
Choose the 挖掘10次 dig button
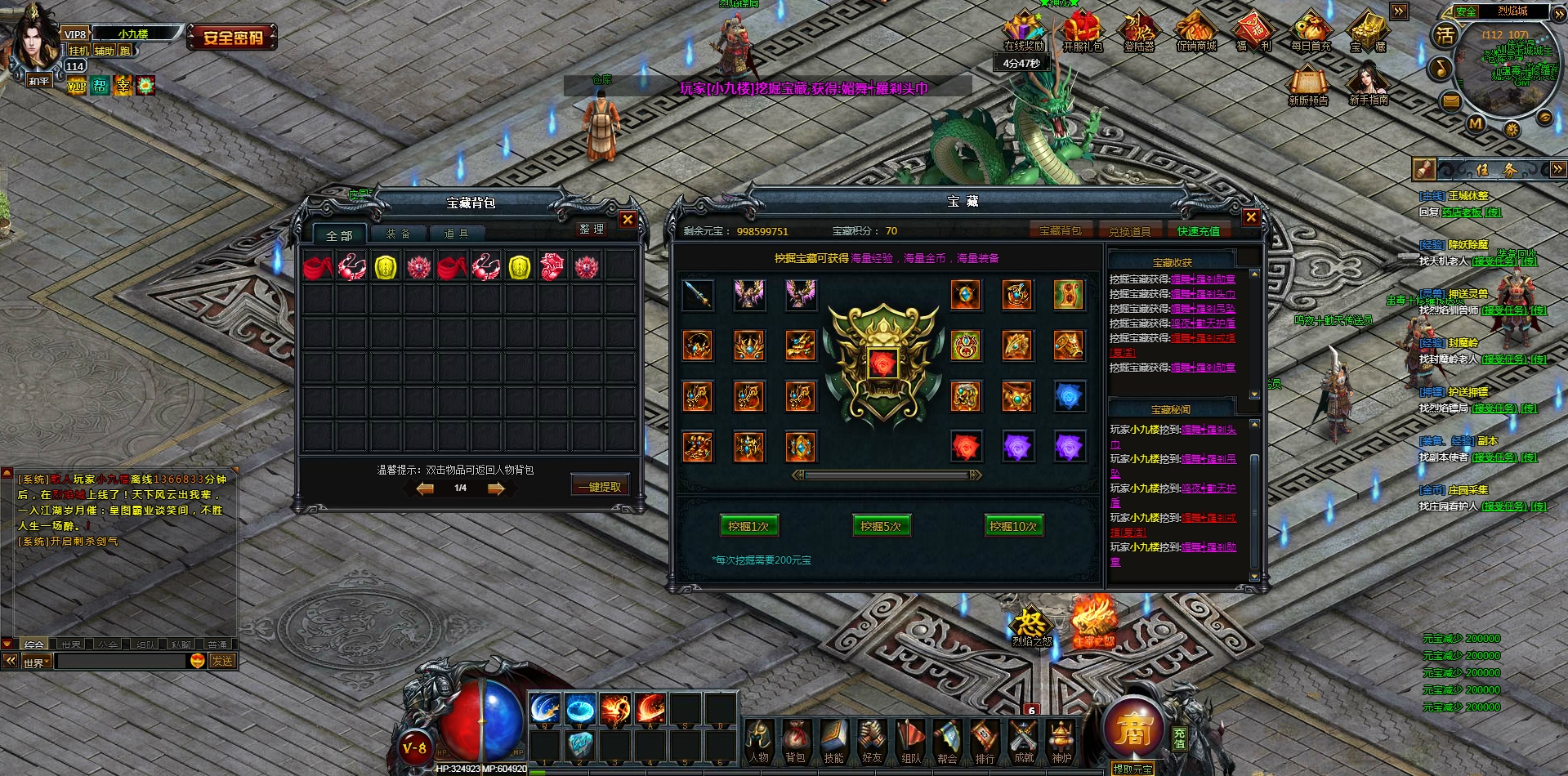[x=1012, y=526]
